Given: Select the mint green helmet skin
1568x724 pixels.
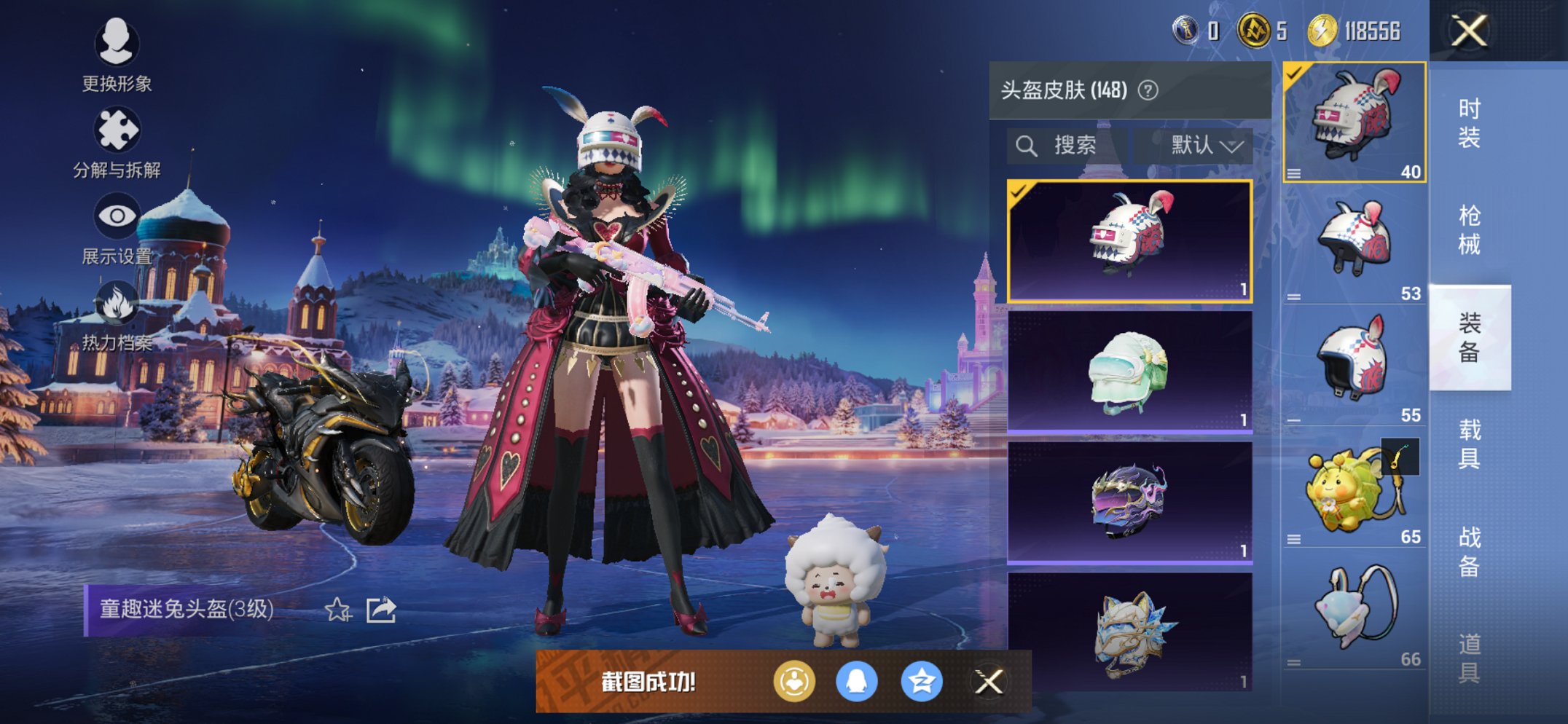Looking at the screenshot, I should tap(1129, 372).
